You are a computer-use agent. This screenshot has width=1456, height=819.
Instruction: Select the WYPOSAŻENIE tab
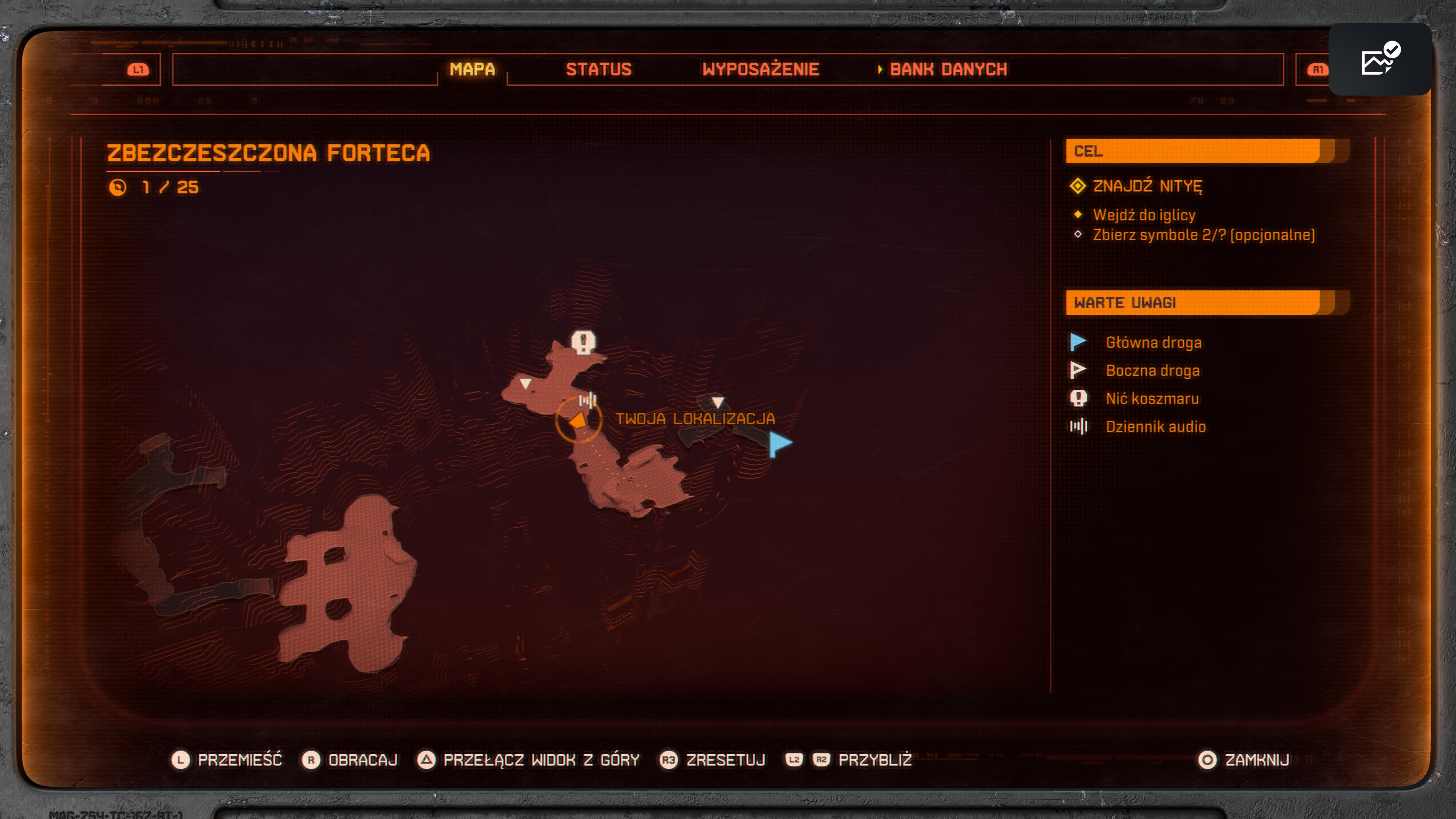pyautogui.click(x=760, y=69)
